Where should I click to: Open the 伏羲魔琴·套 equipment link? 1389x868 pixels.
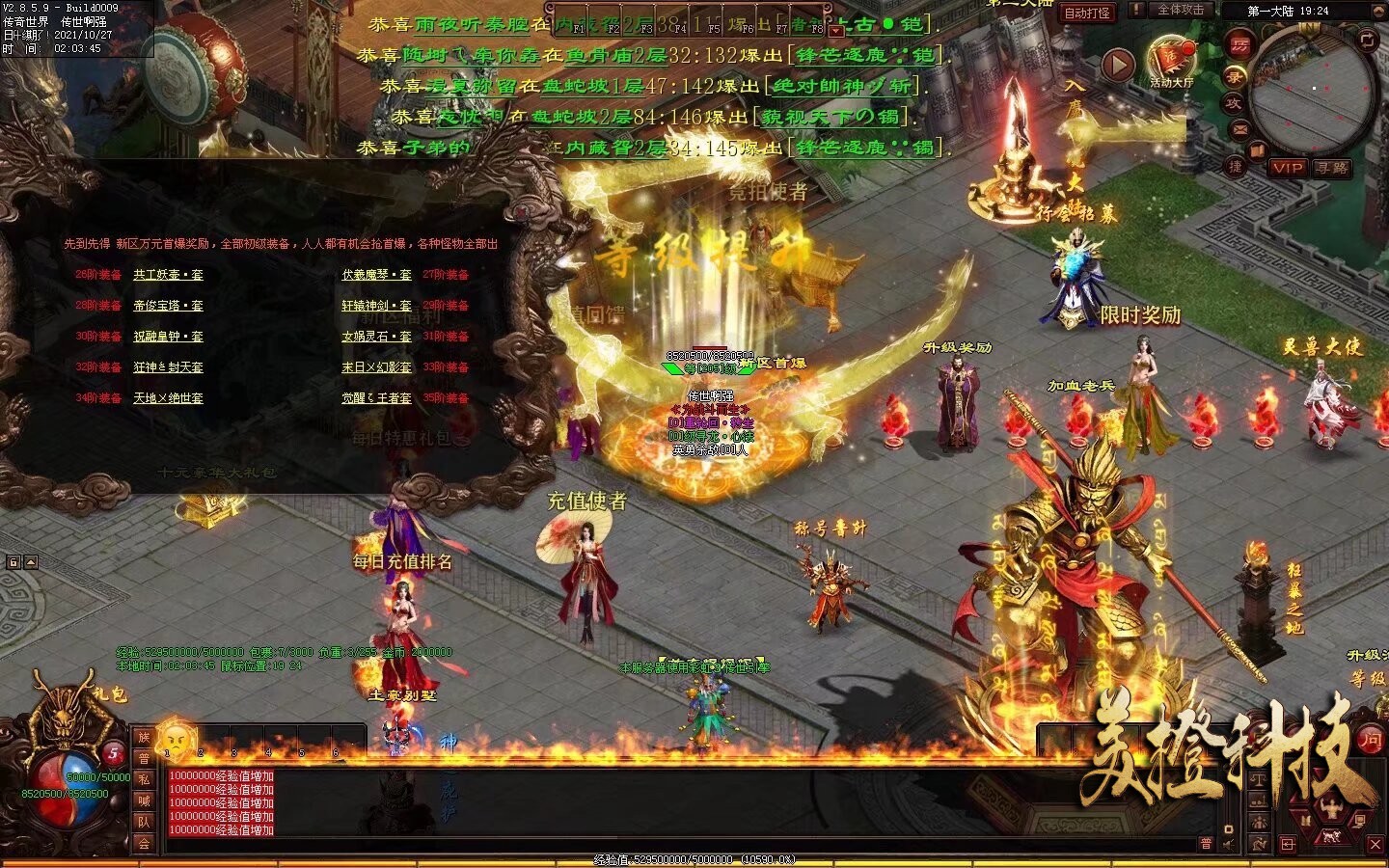(376, 275)
